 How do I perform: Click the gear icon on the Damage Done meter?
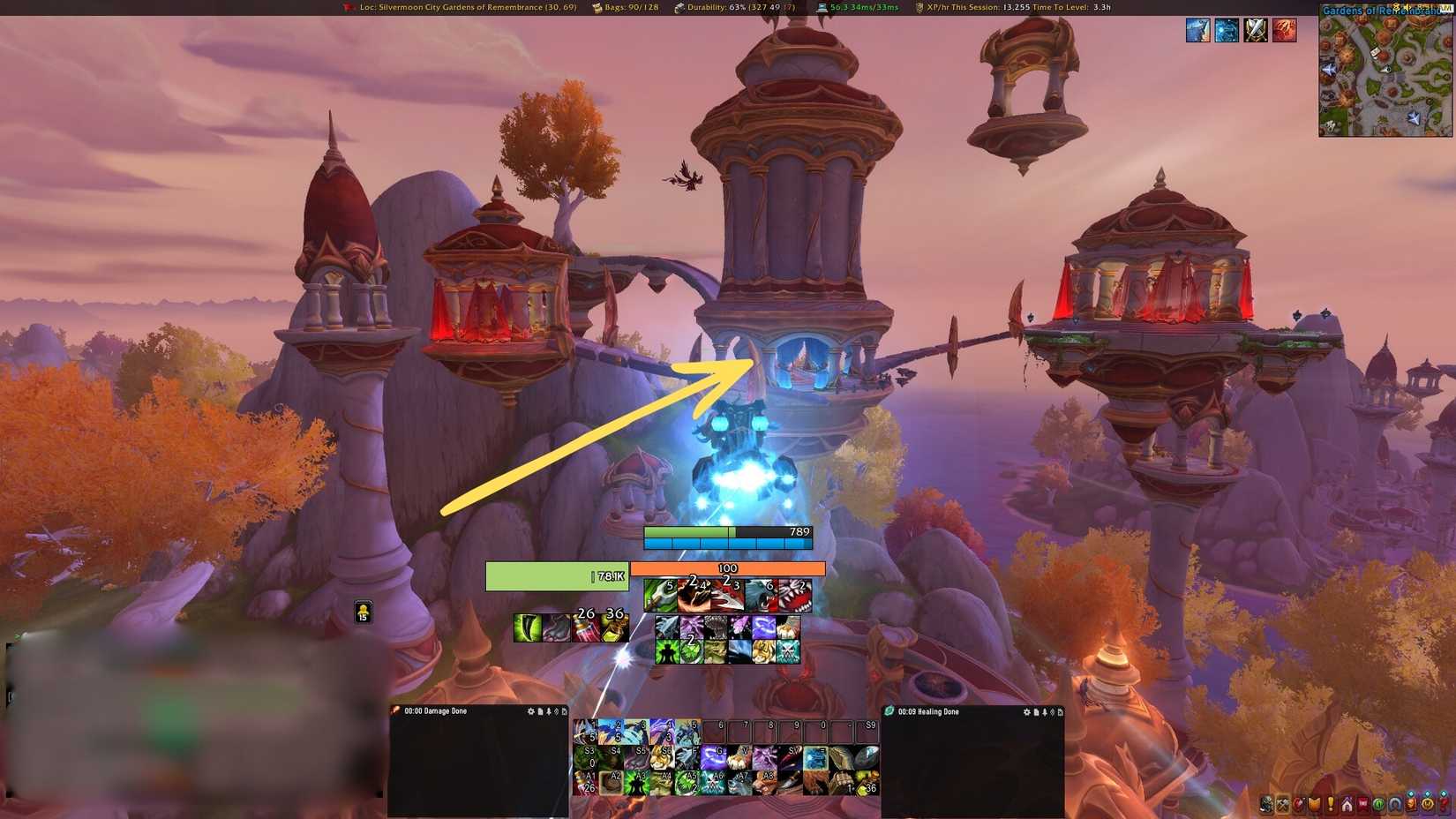530,711
